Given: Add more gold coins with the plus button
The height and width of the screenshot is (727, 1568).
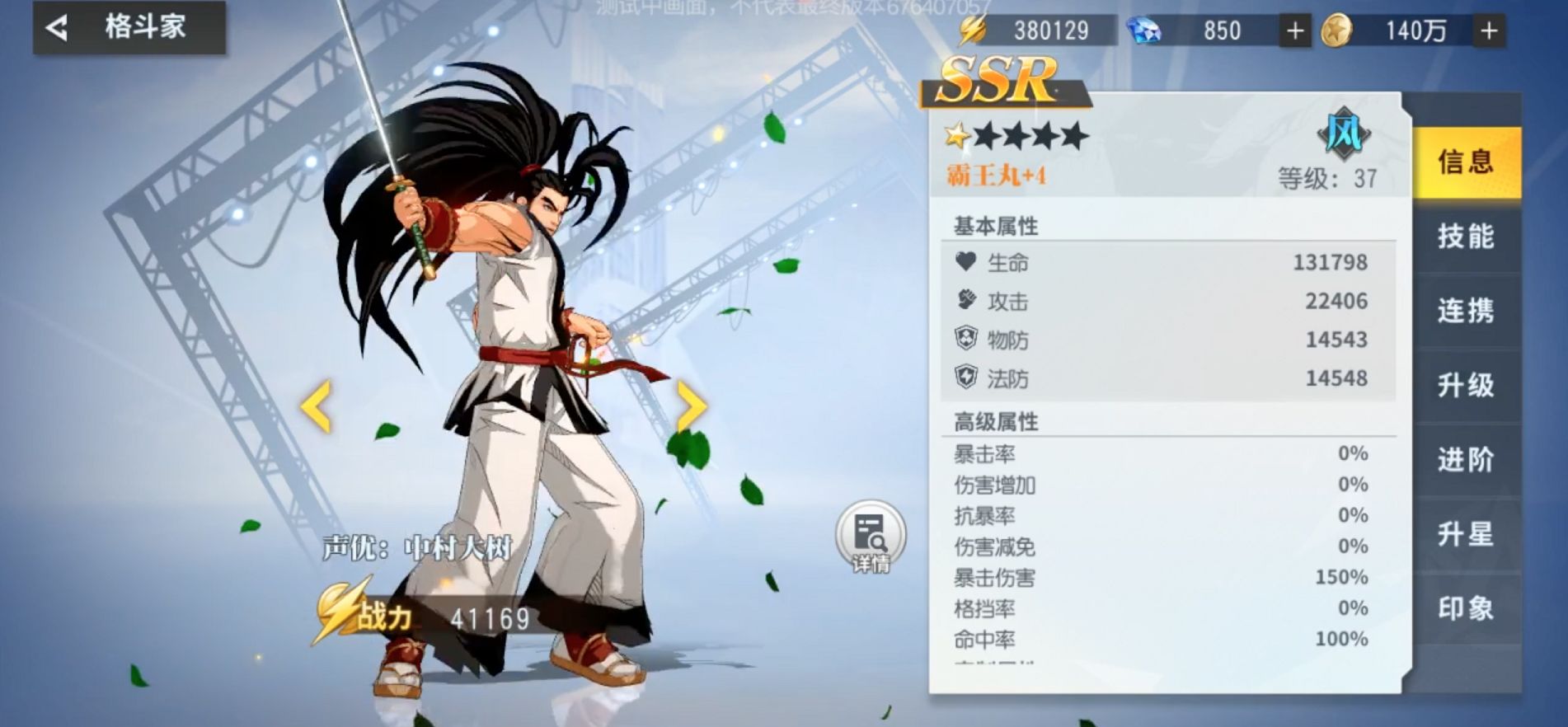Looking at the screenshot, I should (1489, 31).
